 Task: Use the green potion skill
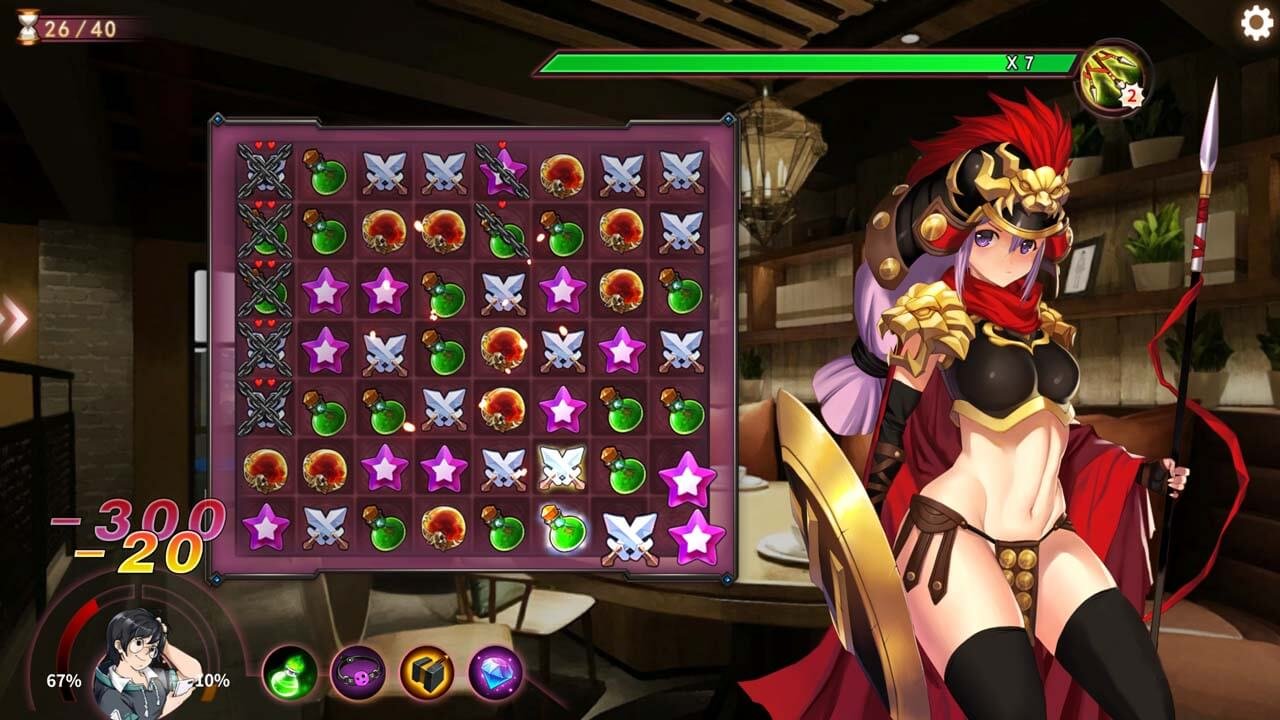pyautogui.click(x=290, y=672)
